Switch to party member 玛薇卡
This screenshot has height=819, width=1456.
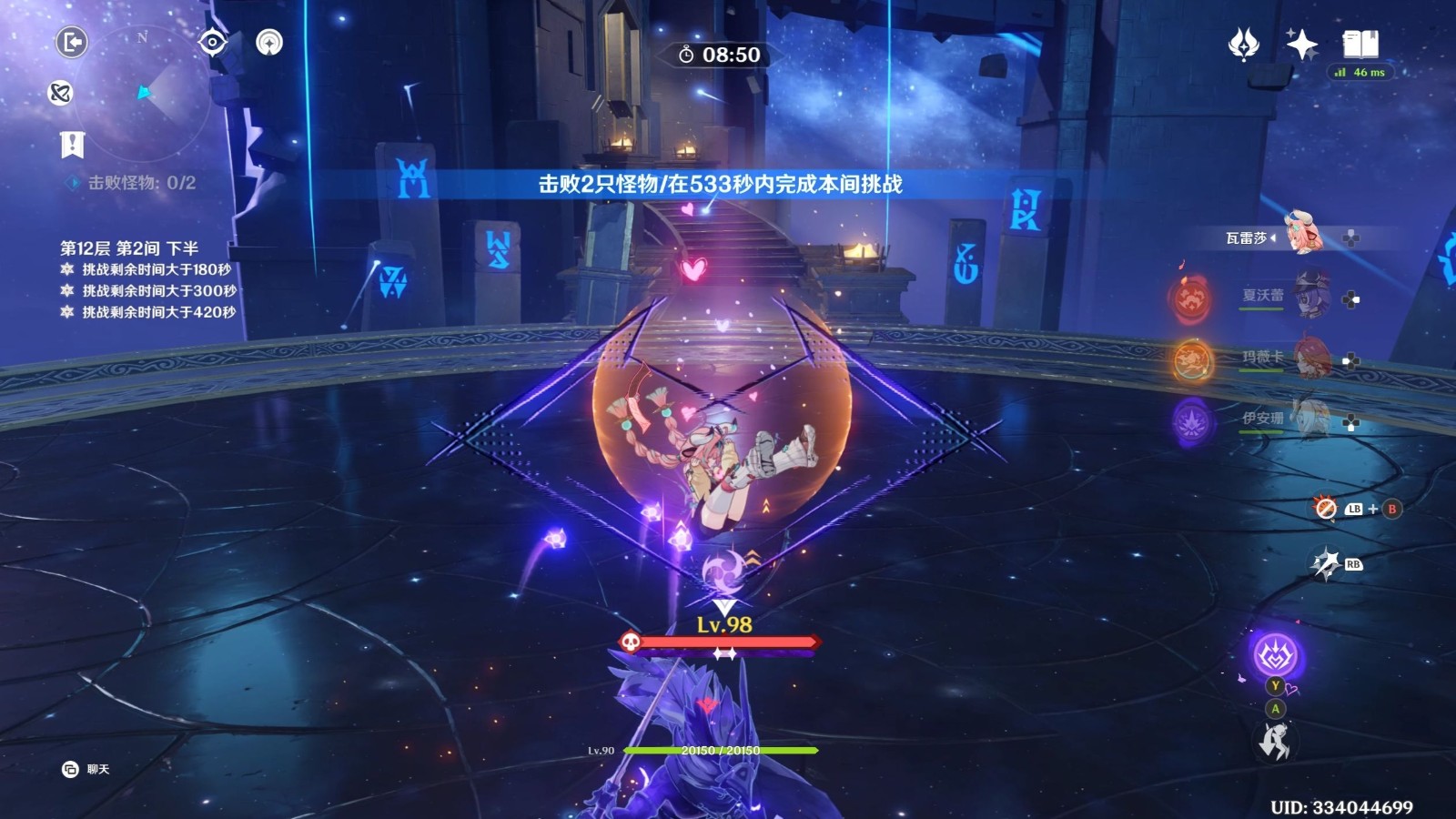click(1309, 358)
